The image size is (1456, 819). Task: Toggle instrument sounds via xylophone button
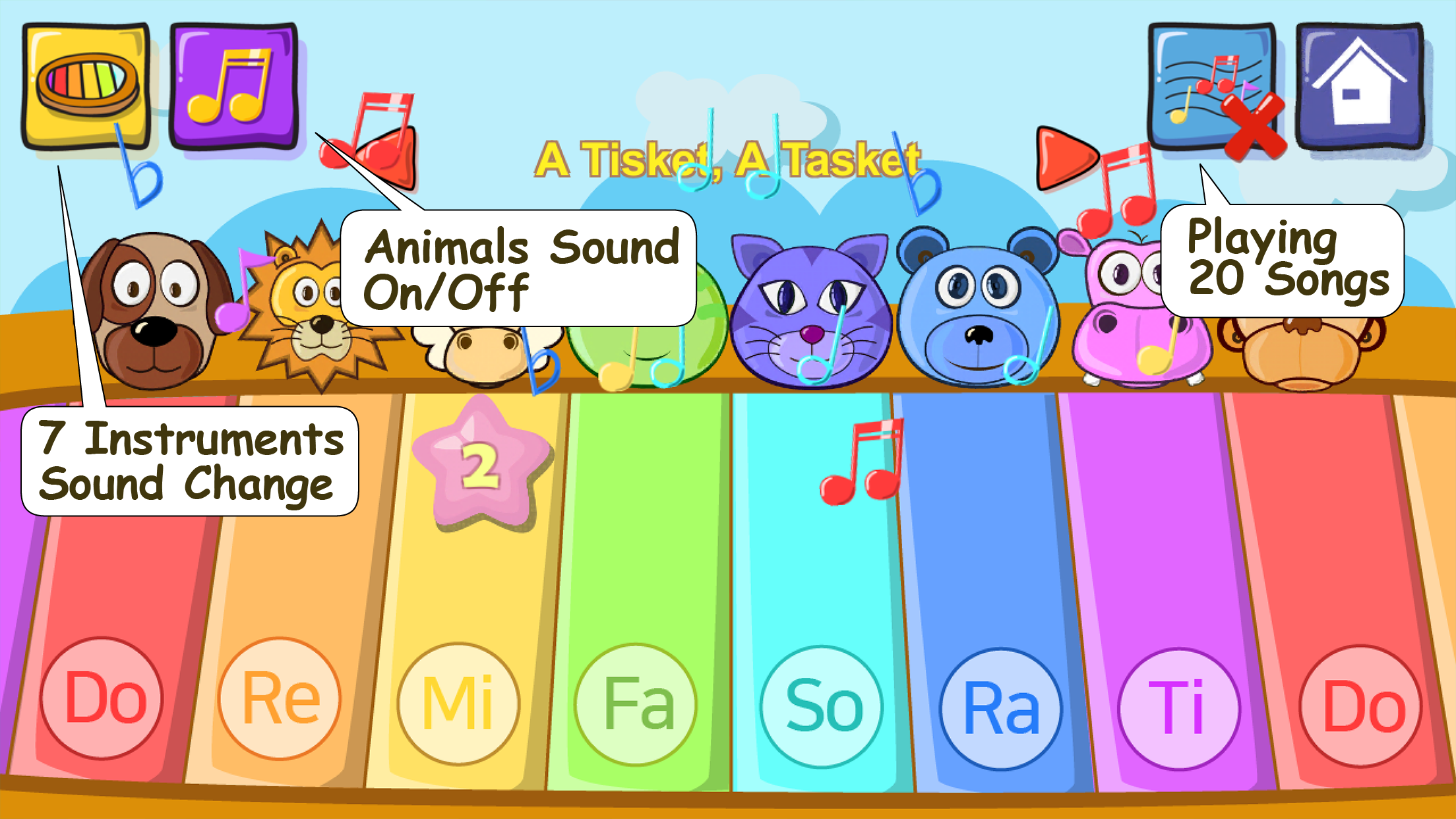click(x=86, y=86)
